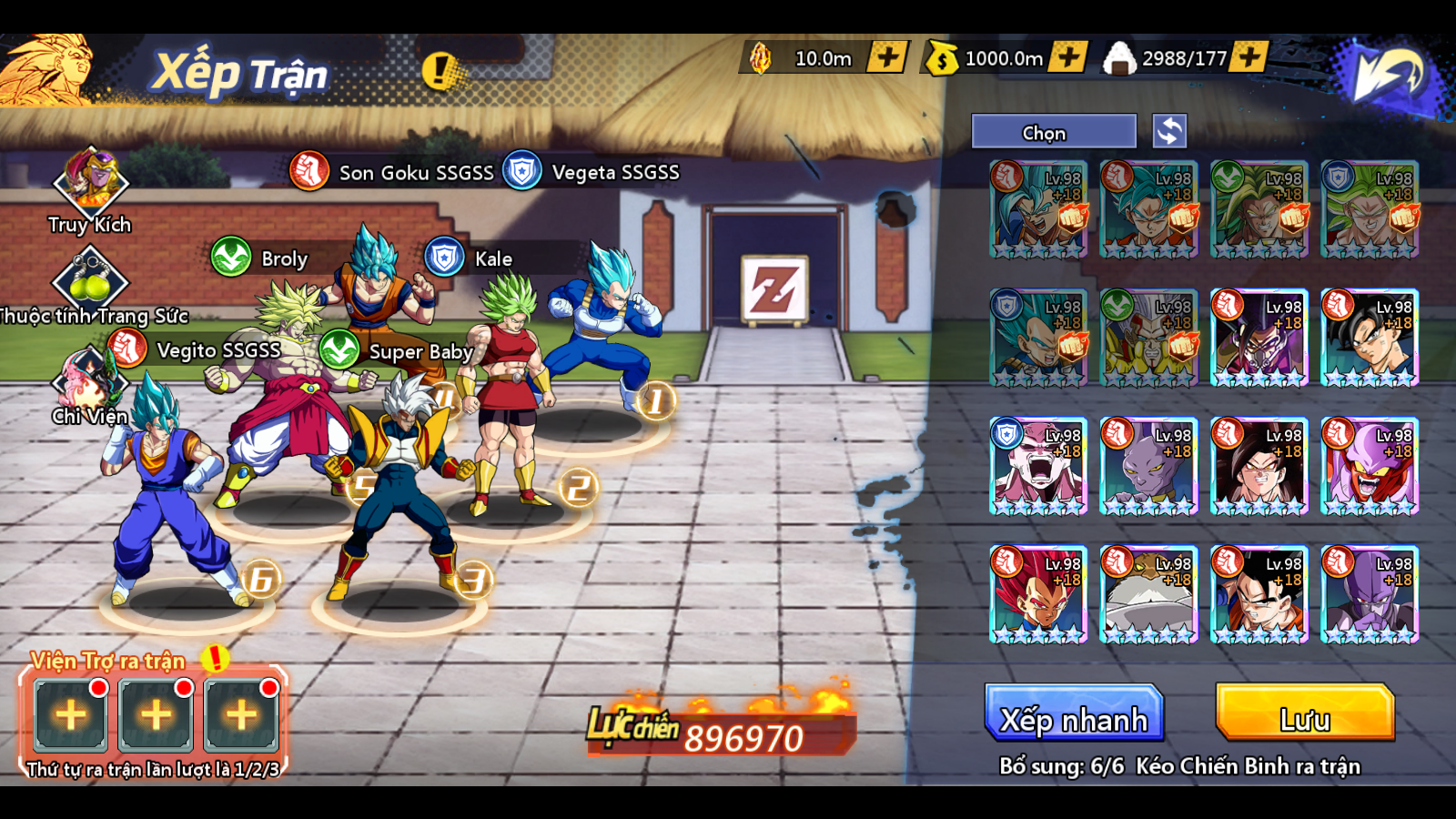Choose the Janemba hero card

click(1369, 466)
